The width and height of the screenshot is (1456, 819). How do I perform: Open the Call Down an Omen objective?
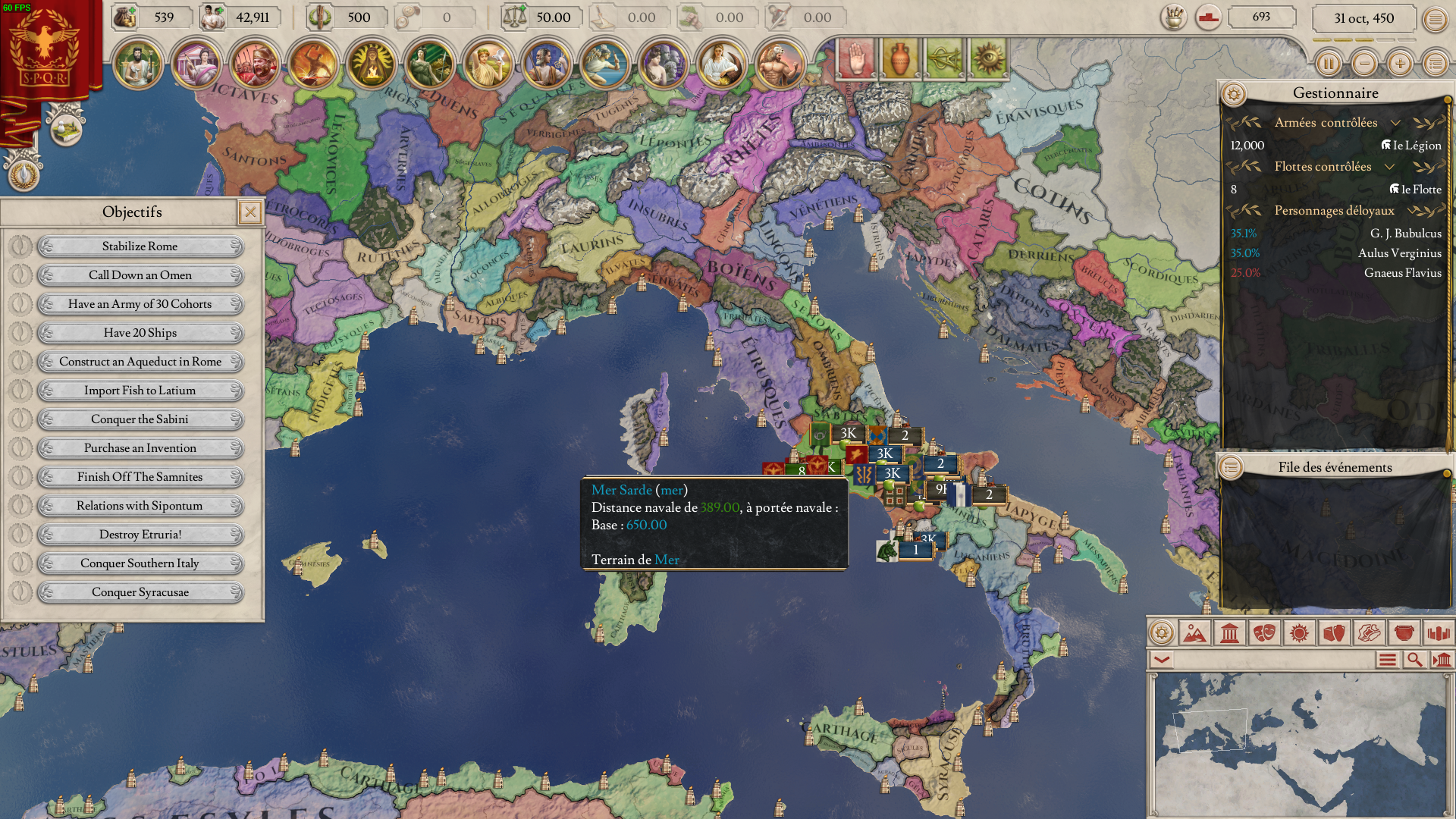click(x=140, y=275)
